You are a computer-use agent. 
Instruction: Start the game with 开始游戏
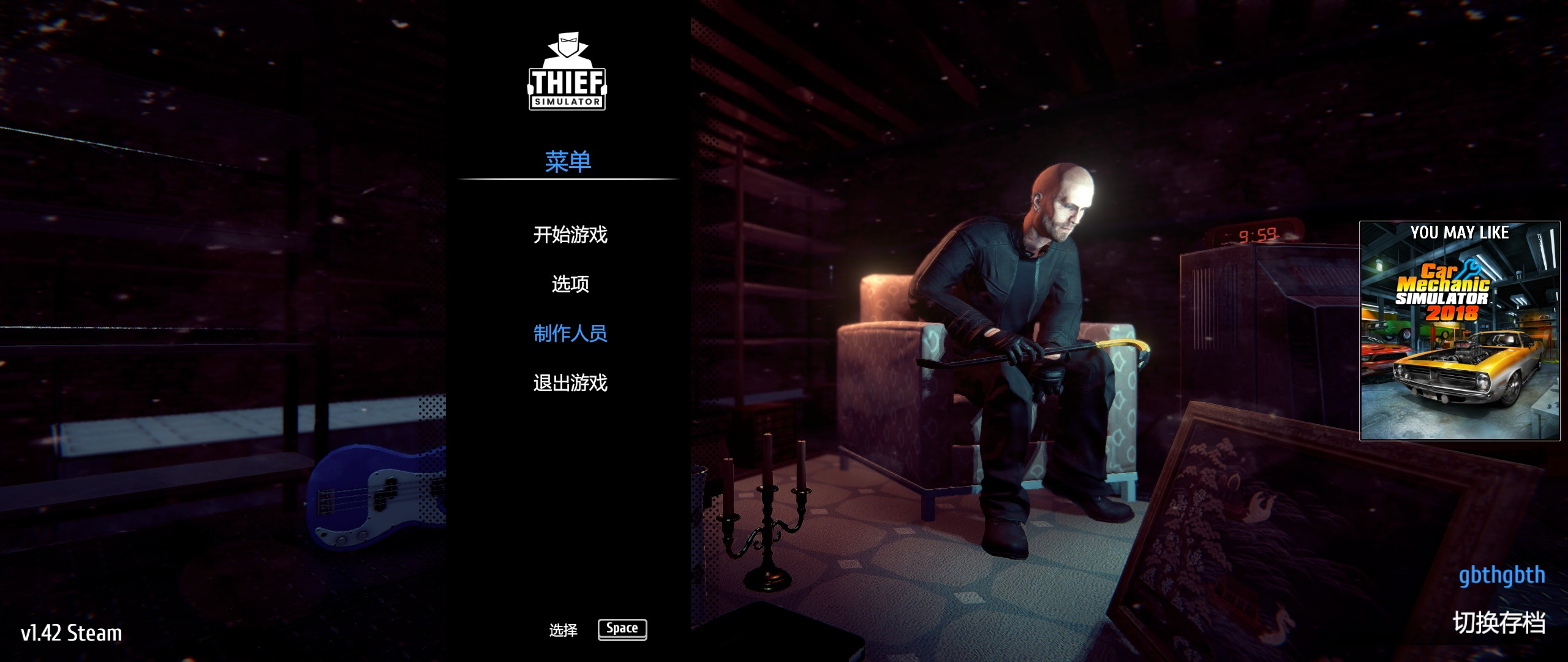point(570,235)
